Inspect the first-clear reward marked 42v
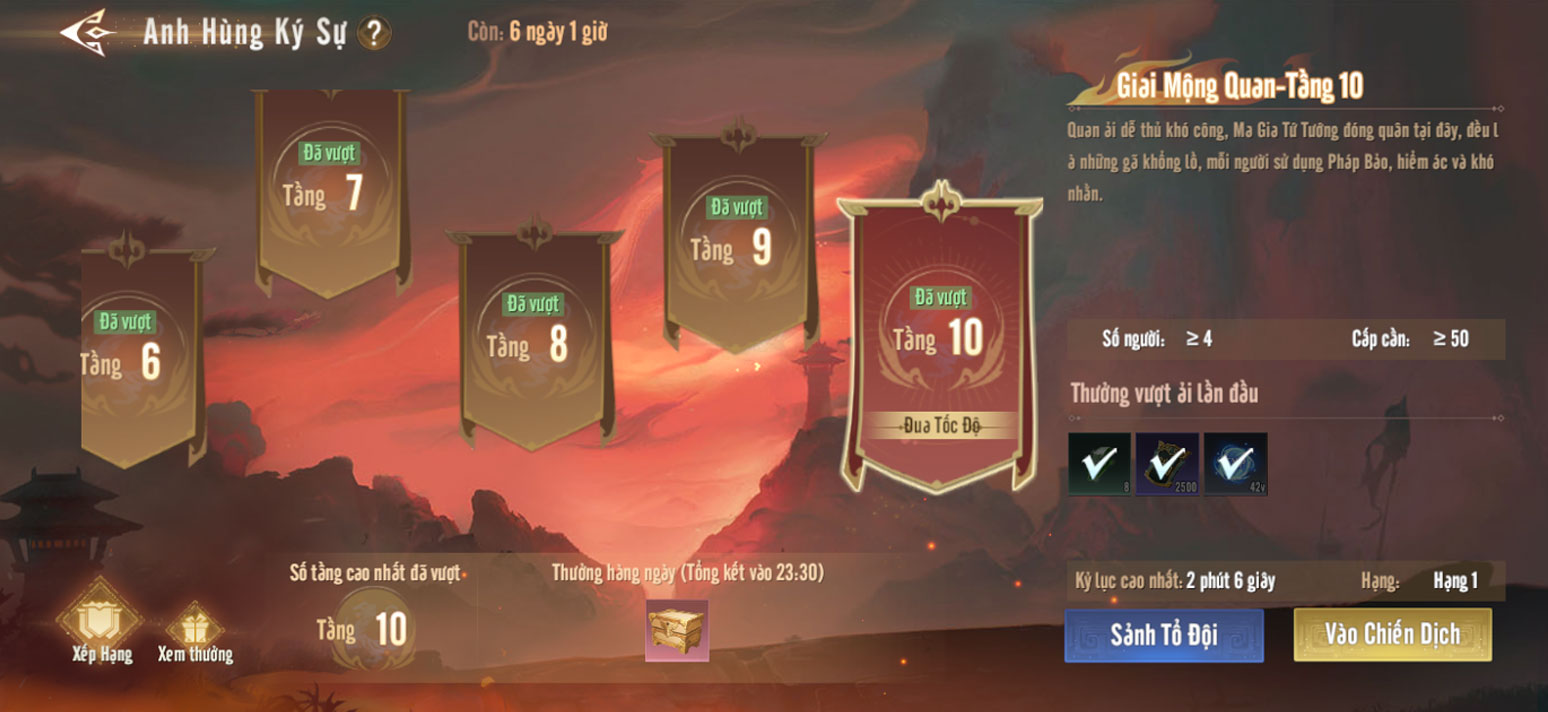Image resolution: width=1548 pixels, height=712 pixels. [x=1235, y=463]
